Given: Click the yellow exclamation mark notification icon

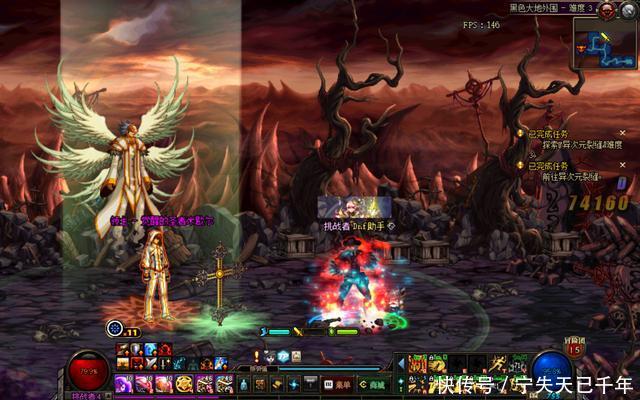Looking at the screenshot, I should 258,356.
